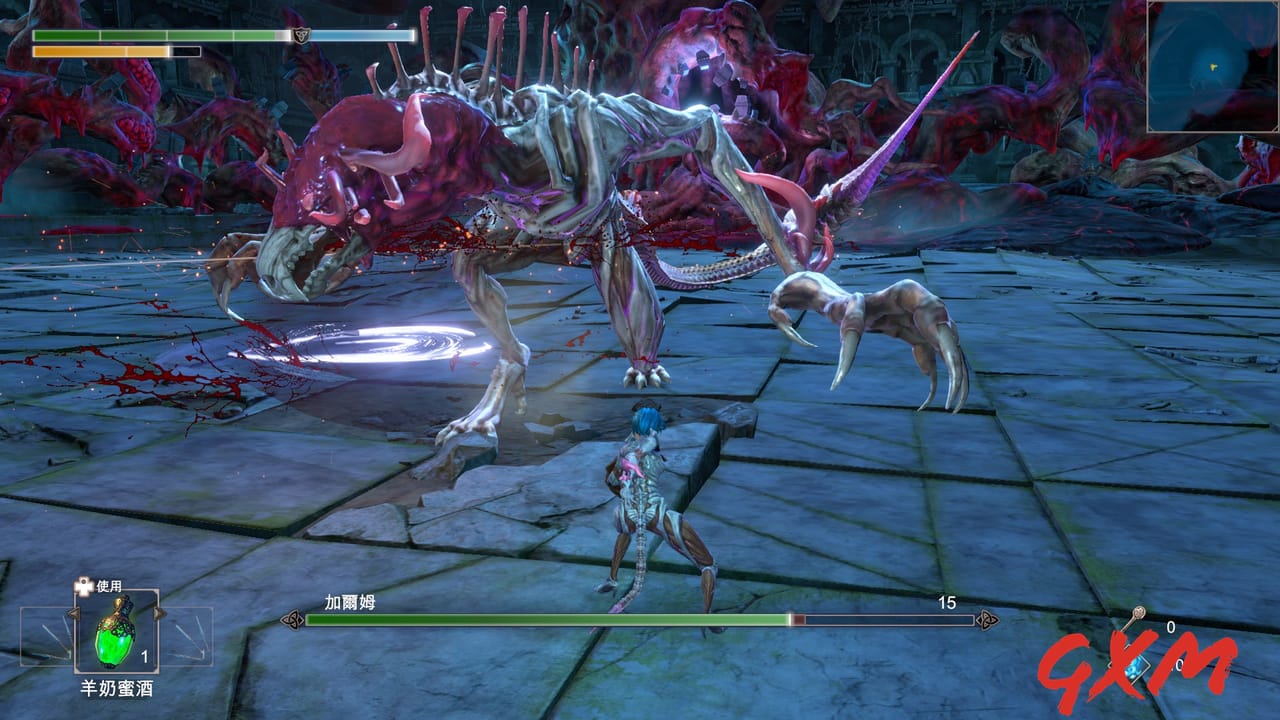1280x720 pixels.
Task: Click the 使用 button prompt icon
Action: pyautogui.click(x=83, y=586)
